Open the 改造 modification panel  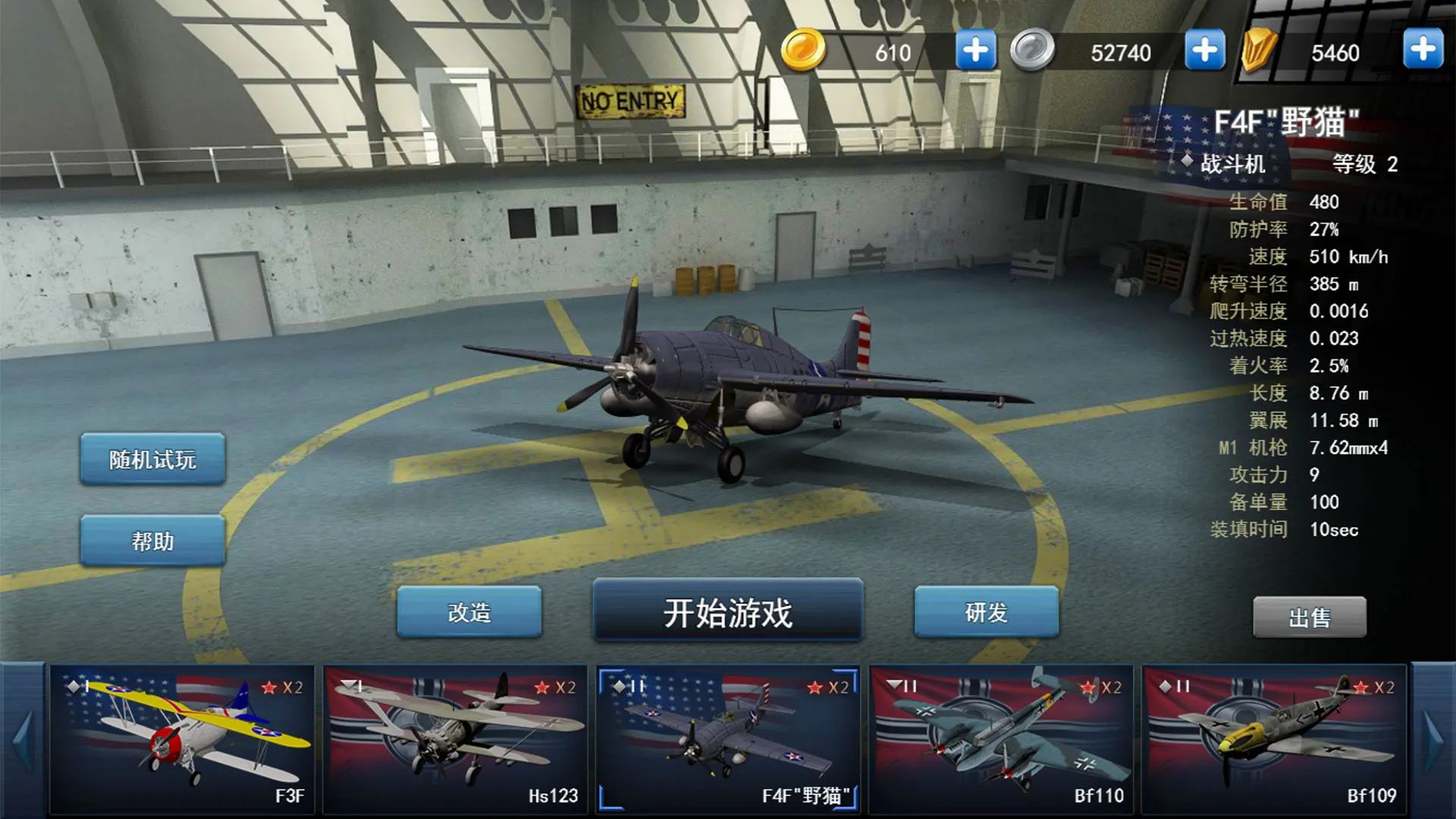tap(469, 614)
